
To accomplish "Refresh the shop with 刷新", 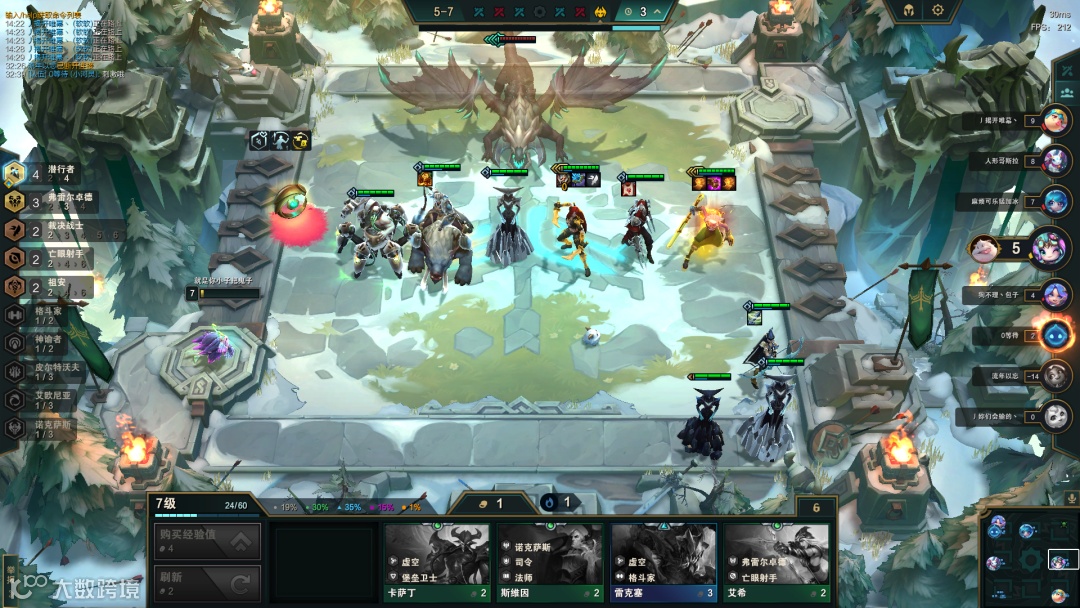I will click(206, 582).
